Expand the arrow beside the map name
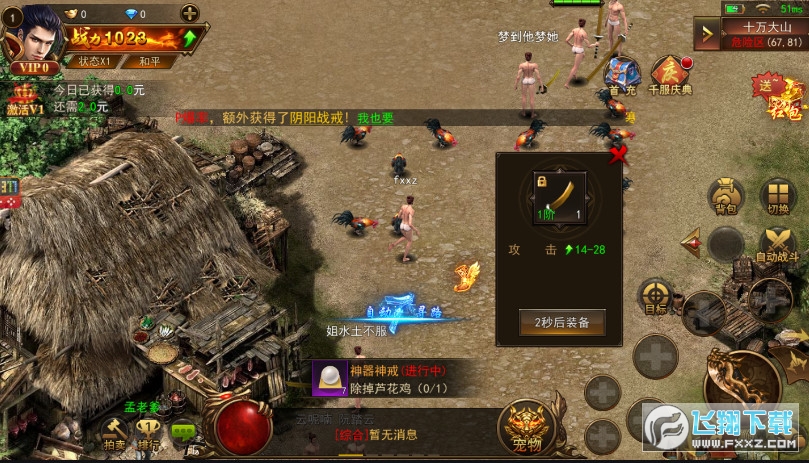The height and width of the screenshot is (463, 809). click(x=711, y=33)
